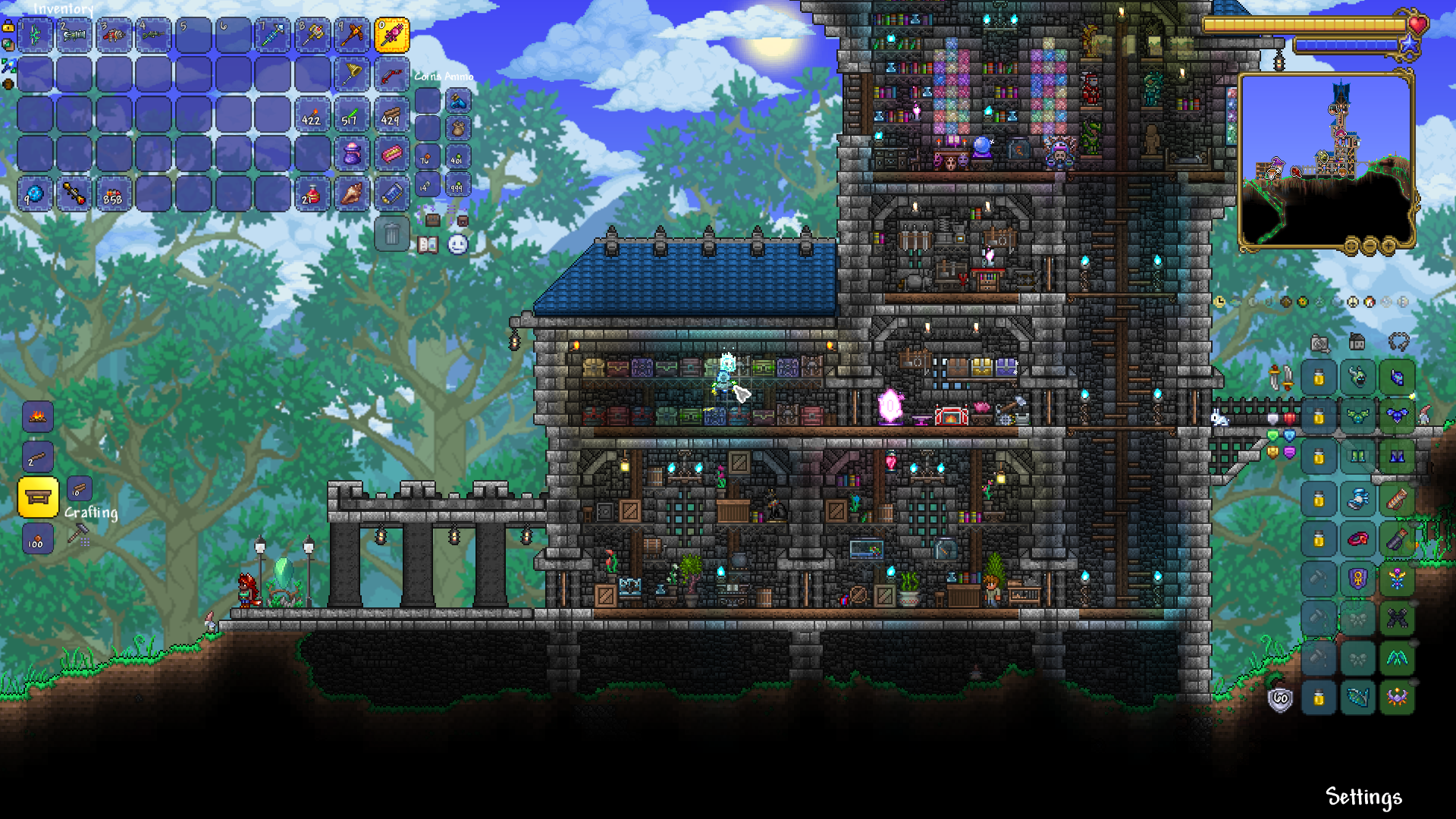The height and width of the screenshot is (819, 1456).
Task: Select the bow in hotbar slot 1
Action: tap(35, 36)
